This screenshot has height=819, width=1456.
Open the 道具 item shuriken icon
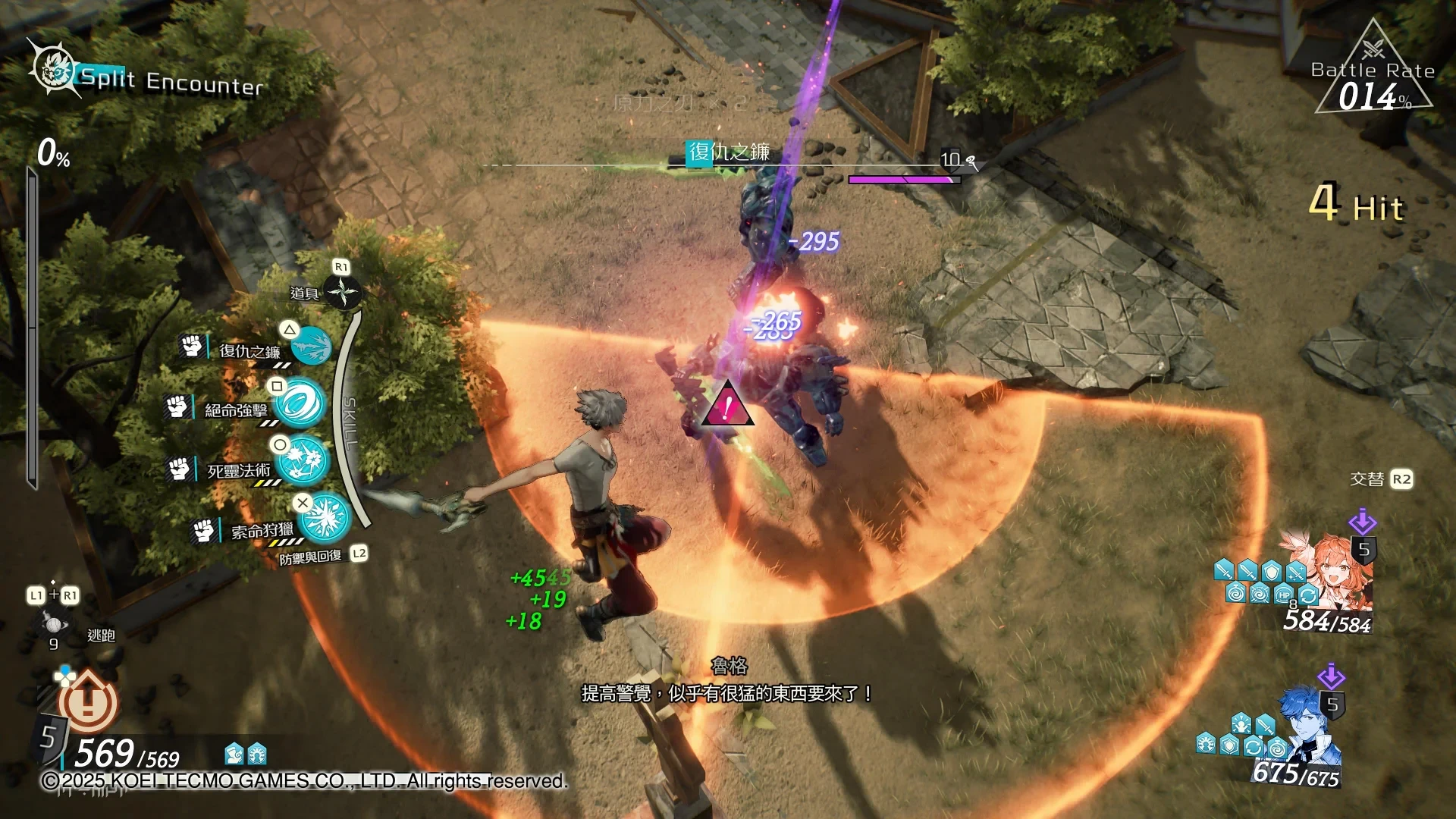point(342,292)
